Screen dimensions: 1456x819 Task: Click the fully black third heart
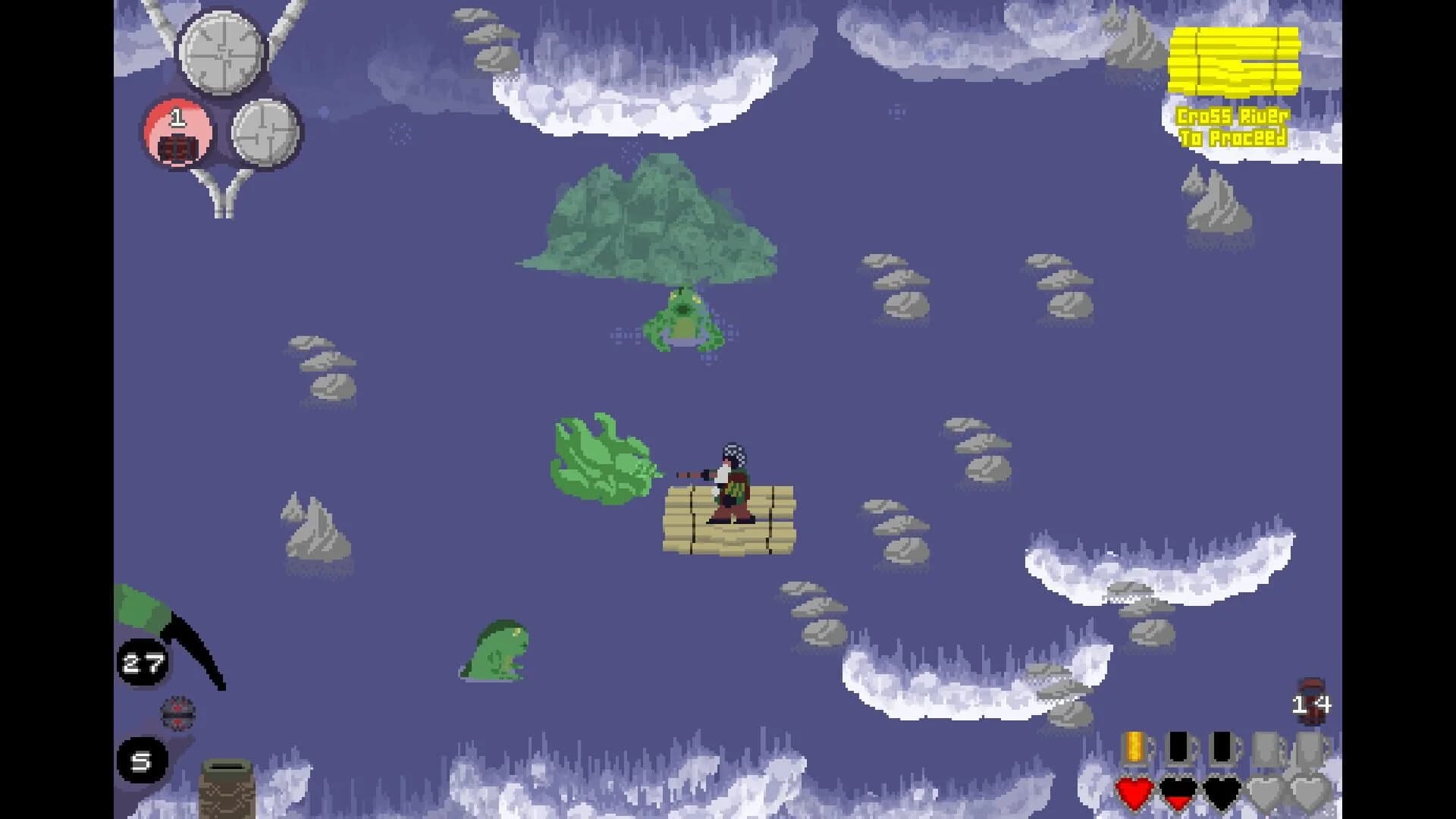coord(1221,794)
